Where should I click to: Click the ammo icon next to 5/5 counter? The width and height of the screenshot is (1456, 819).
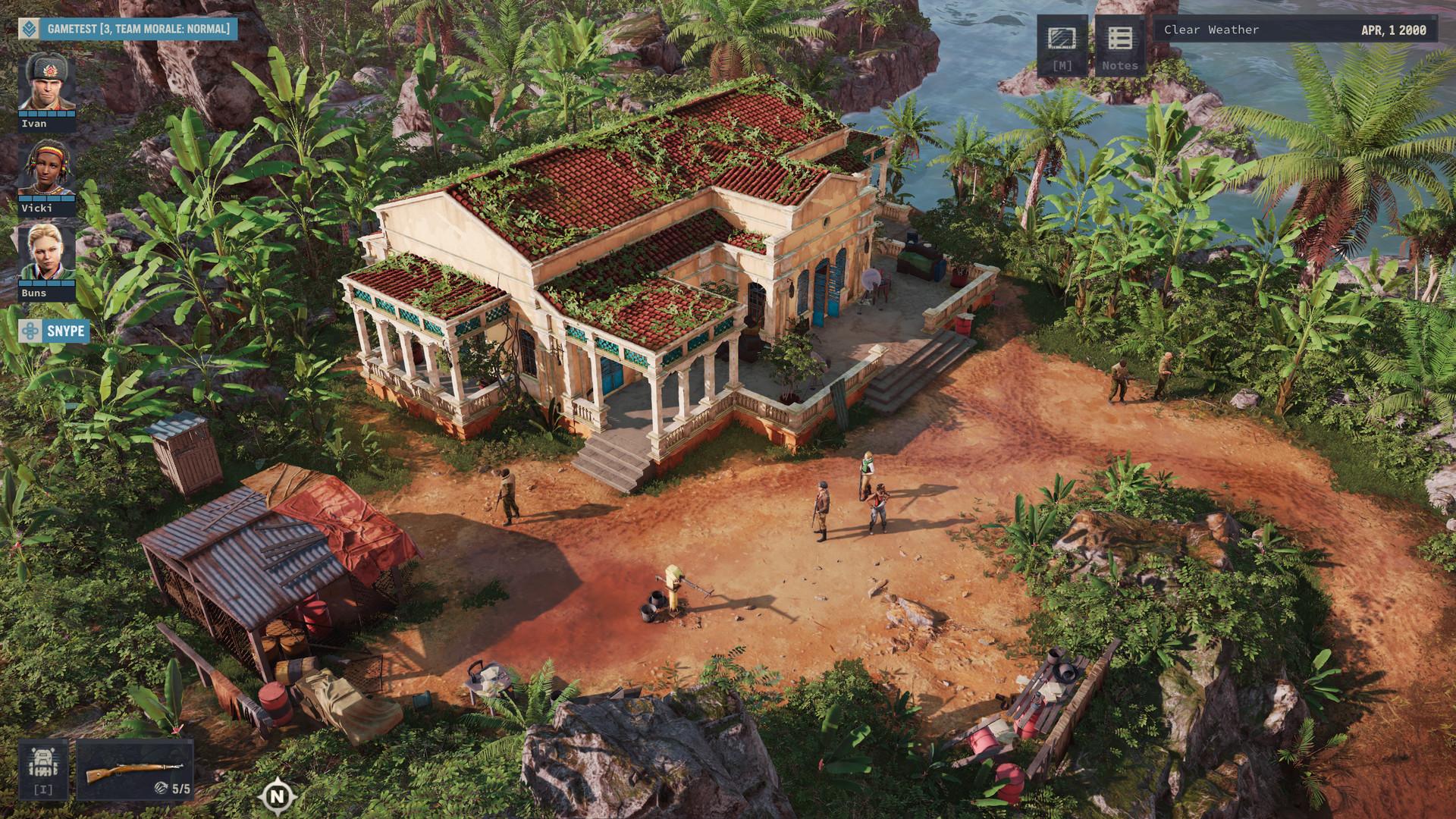click(162, 786)
